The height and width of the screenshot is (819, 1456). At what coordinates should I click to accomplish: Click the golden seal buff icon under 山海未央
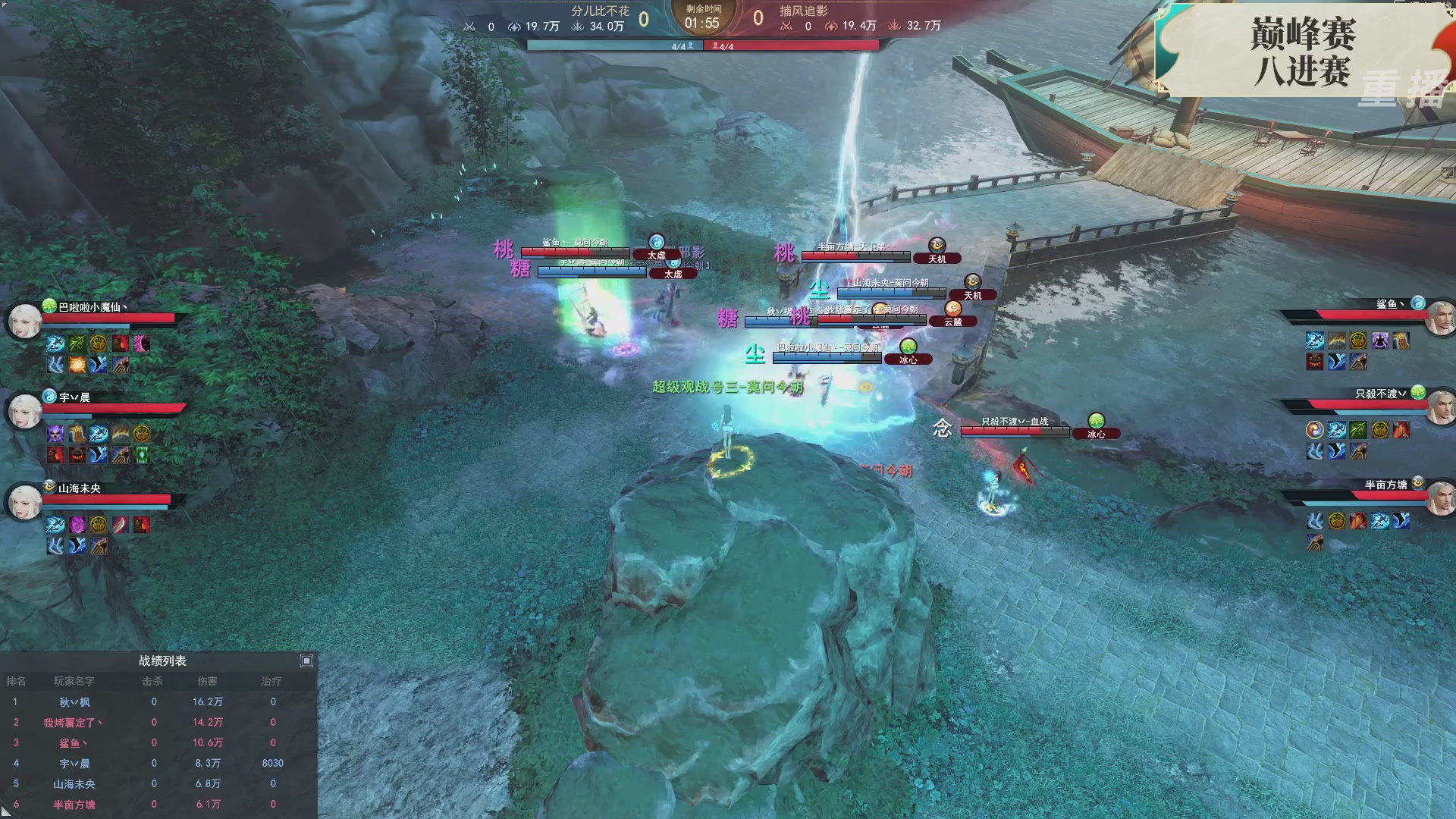99,526
